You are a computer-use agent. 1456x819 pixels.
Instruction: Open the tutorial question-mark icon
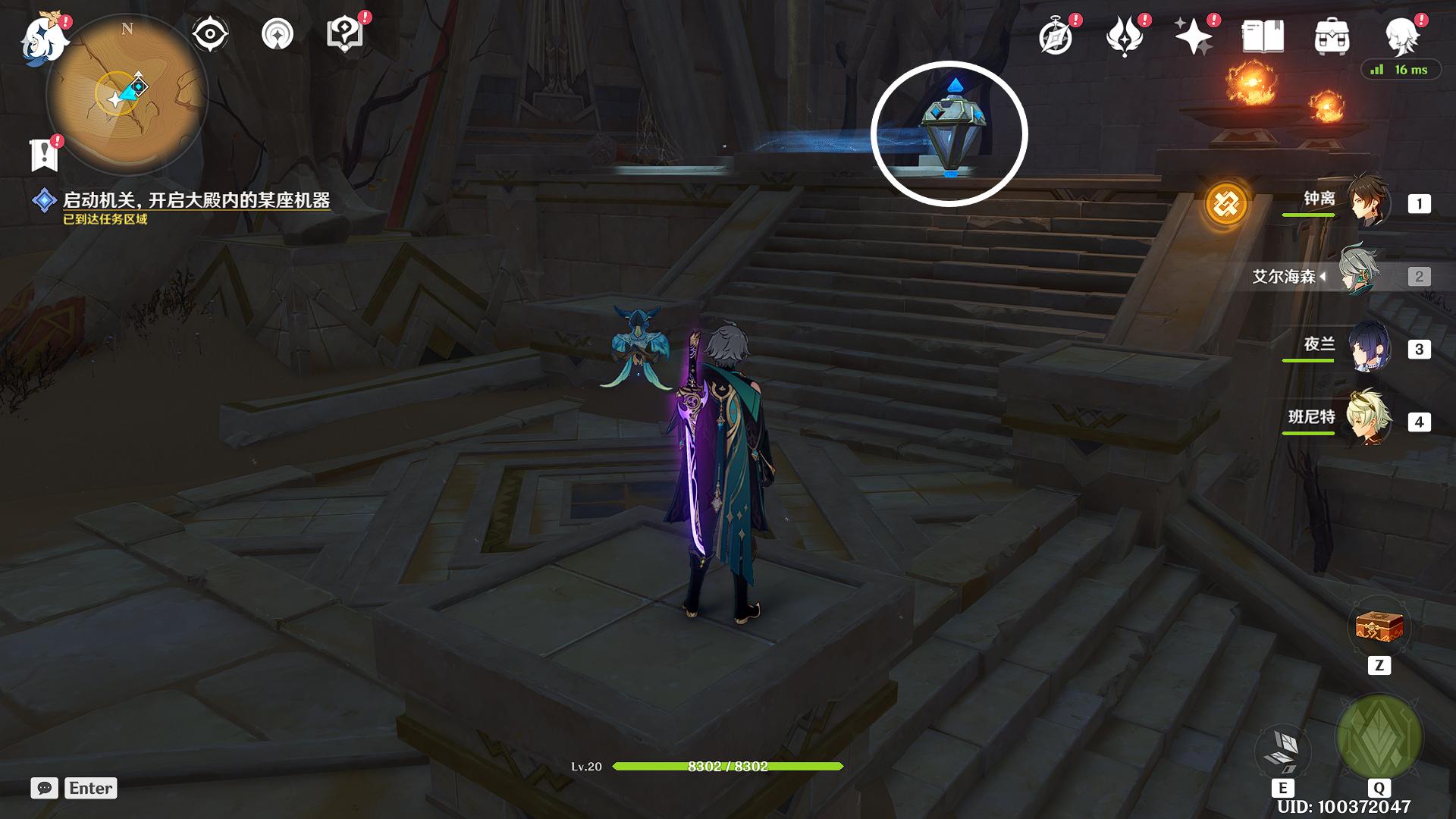pyautogui.click(x=344, y=34)
